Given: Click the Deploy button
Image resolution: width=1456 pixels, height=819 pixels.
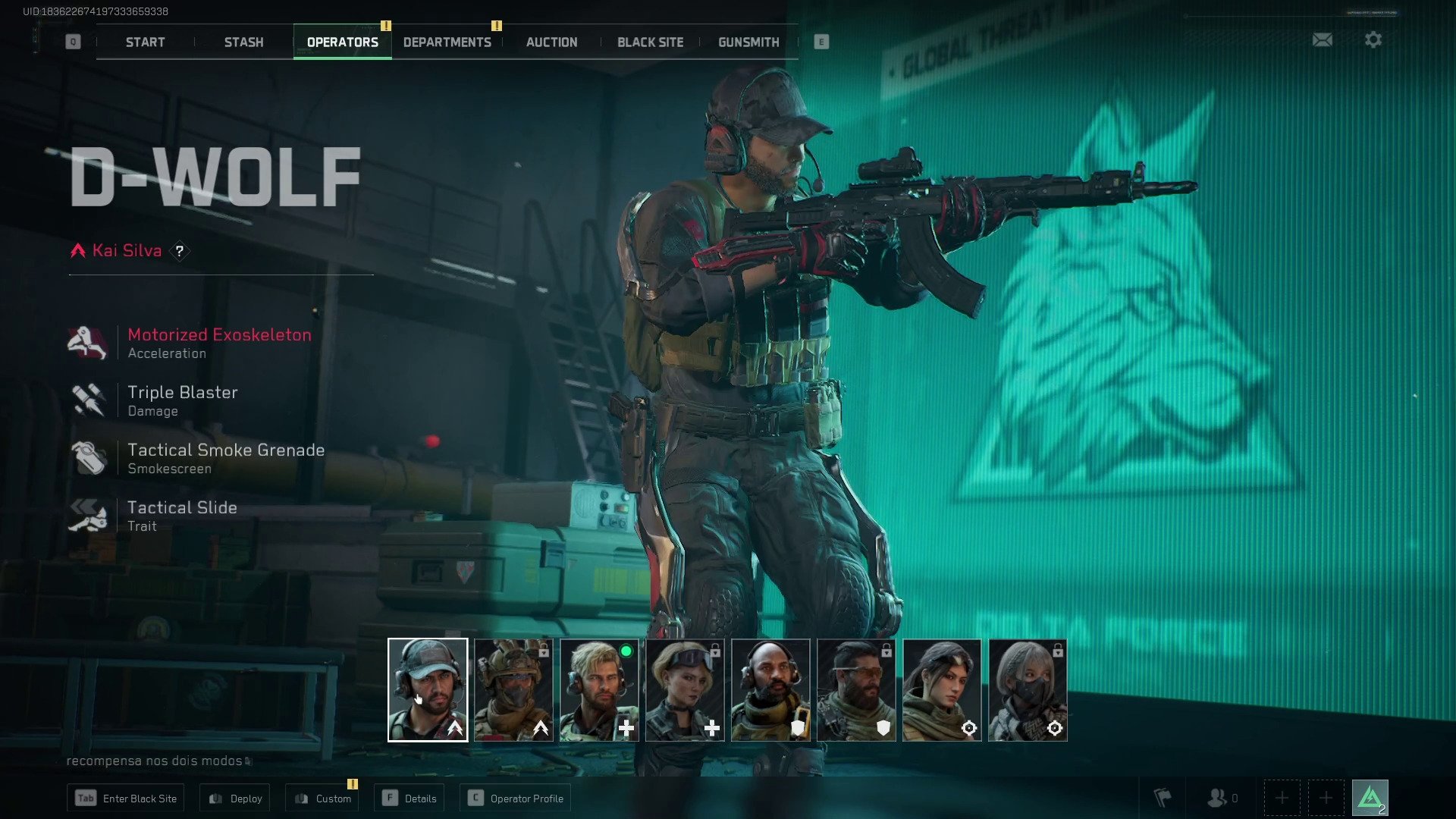Looking at the screenshot, I should coord(234,797).
